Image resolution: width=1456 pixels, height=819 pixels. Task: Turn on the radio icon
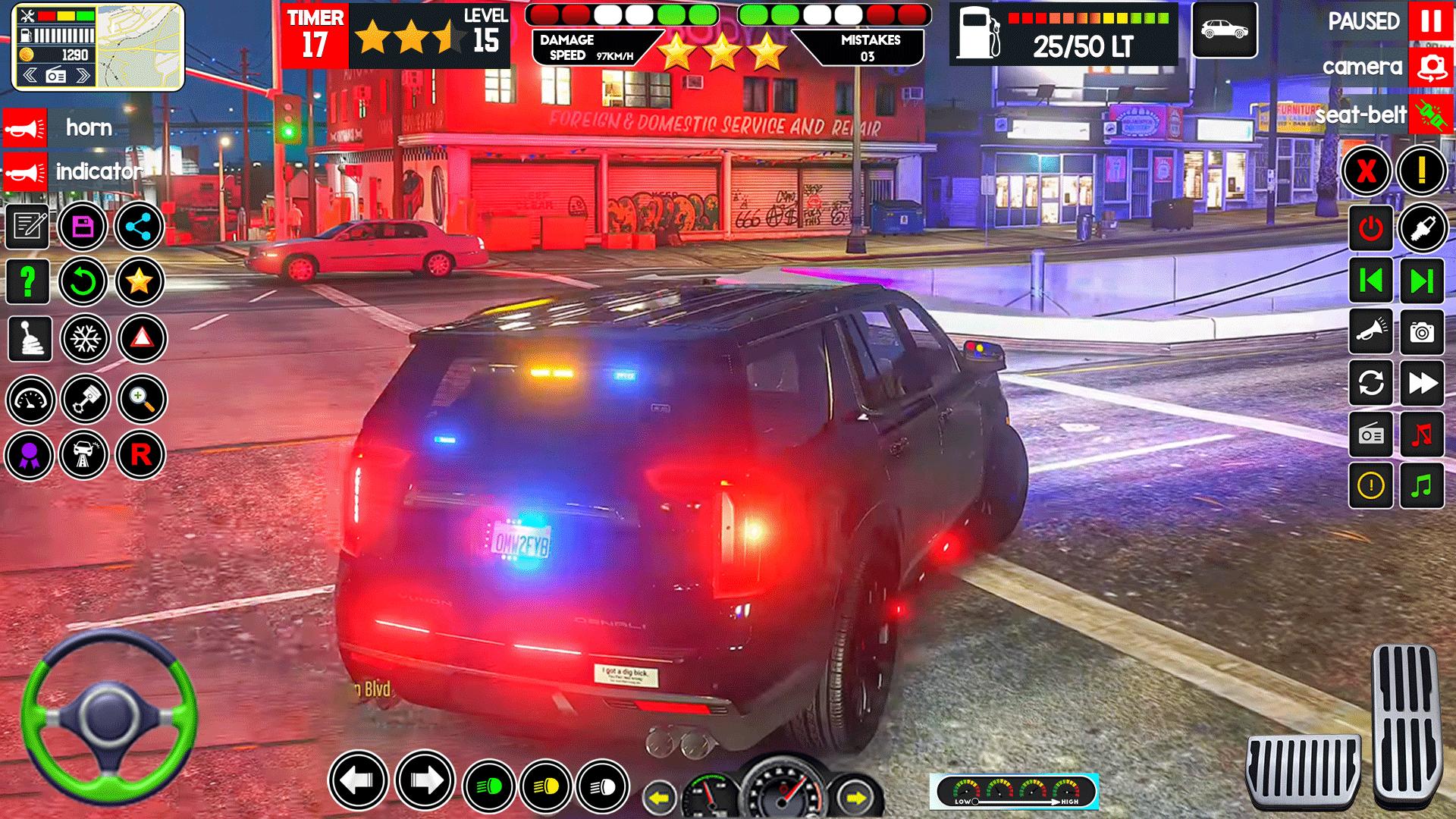click(x=1370, y=435)
